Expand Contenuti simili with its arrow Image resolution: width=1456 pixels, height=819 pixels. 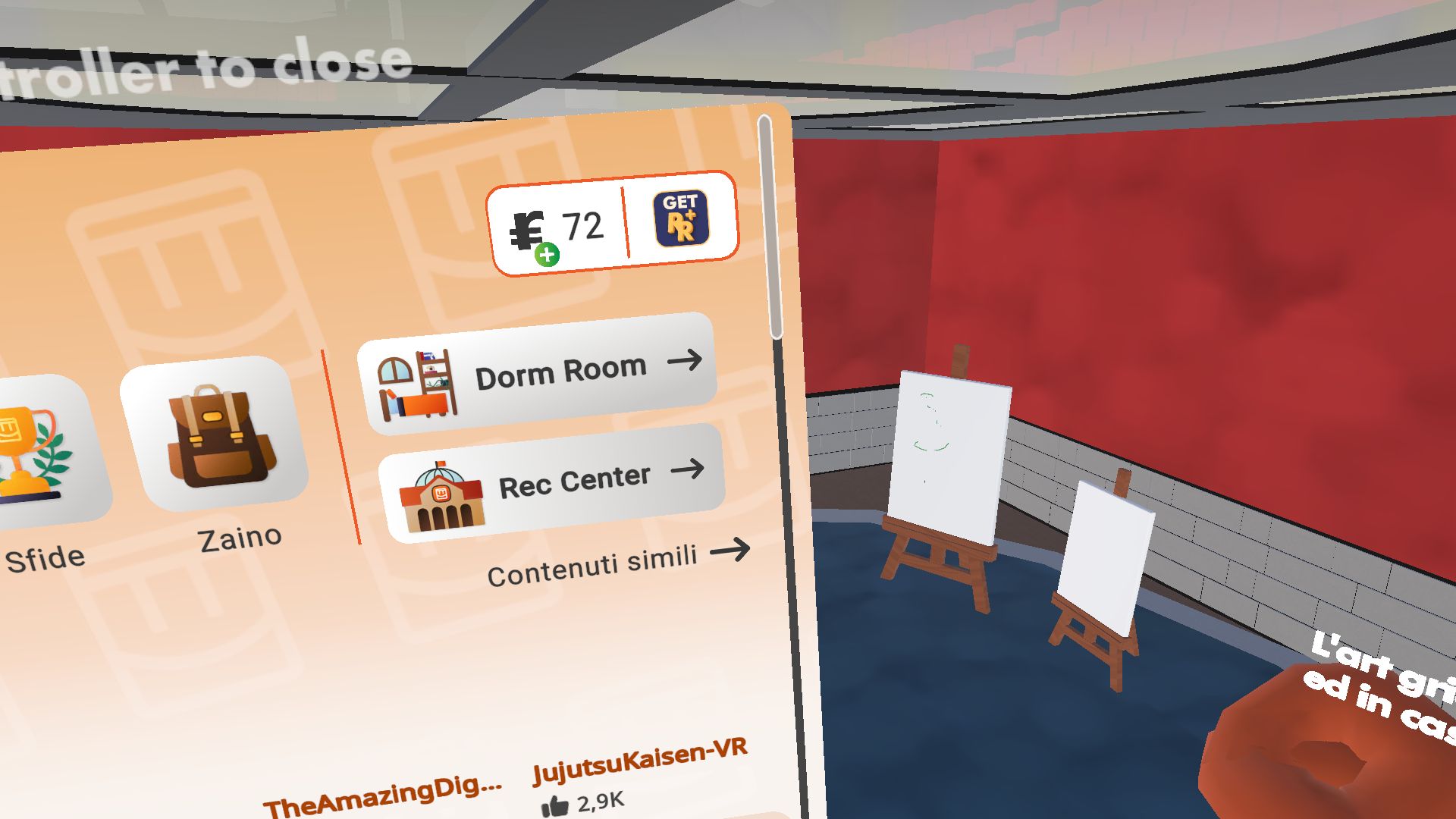pos(614,559)
